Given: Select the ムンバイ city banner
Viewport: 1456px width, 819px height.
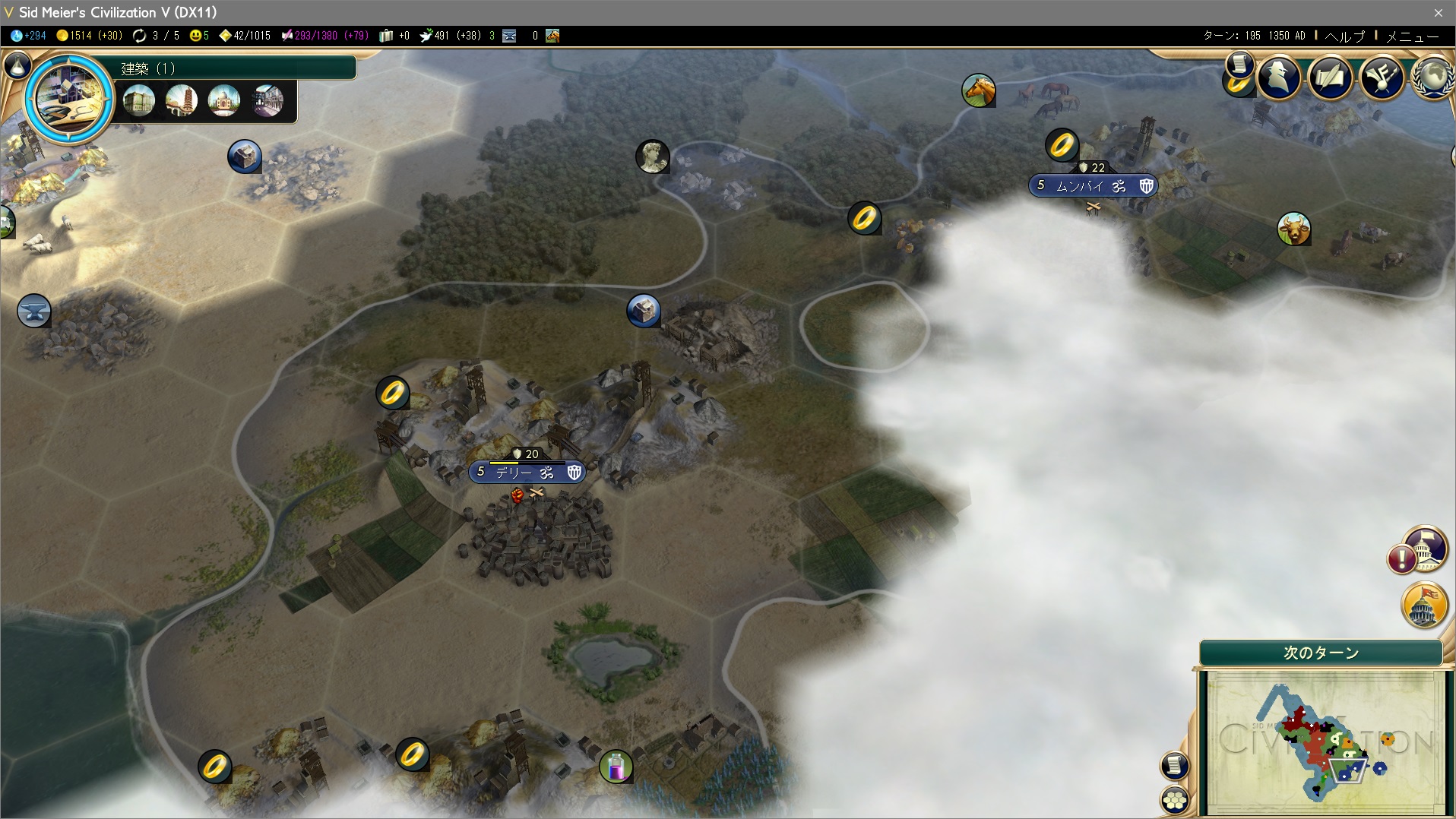Looking at the screenshot, I should [1092, 186].
